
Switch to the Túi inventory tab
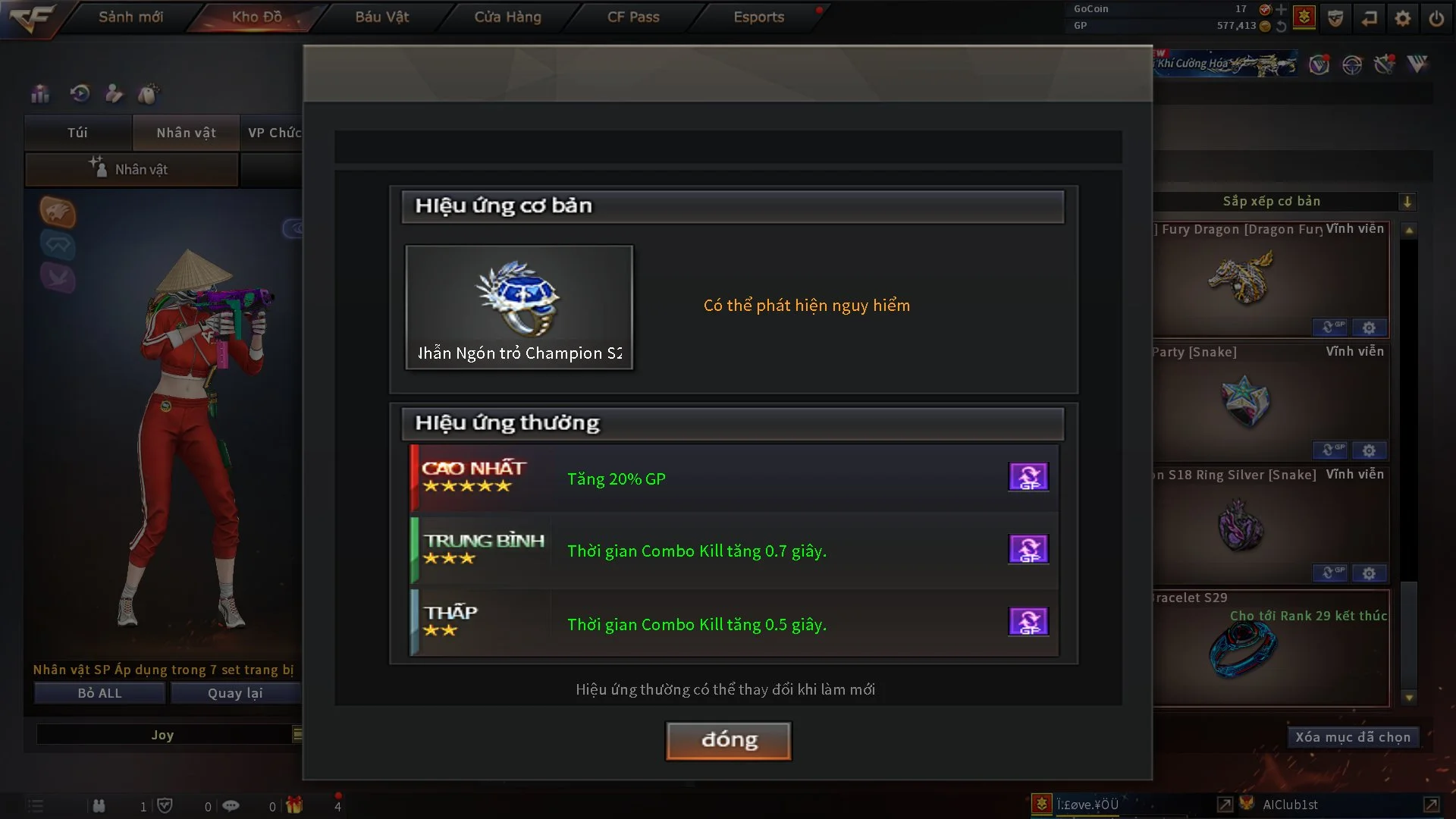click(x=77, y=133)
